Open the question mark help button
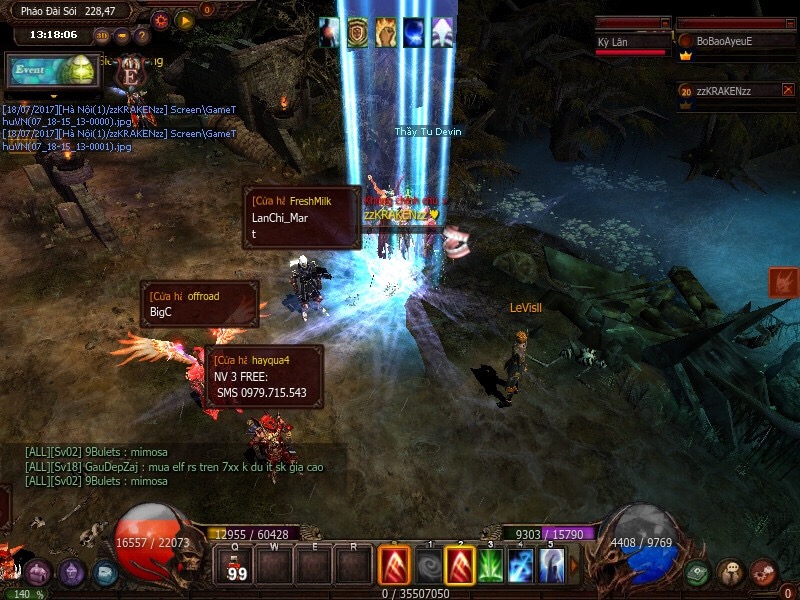 143,35
